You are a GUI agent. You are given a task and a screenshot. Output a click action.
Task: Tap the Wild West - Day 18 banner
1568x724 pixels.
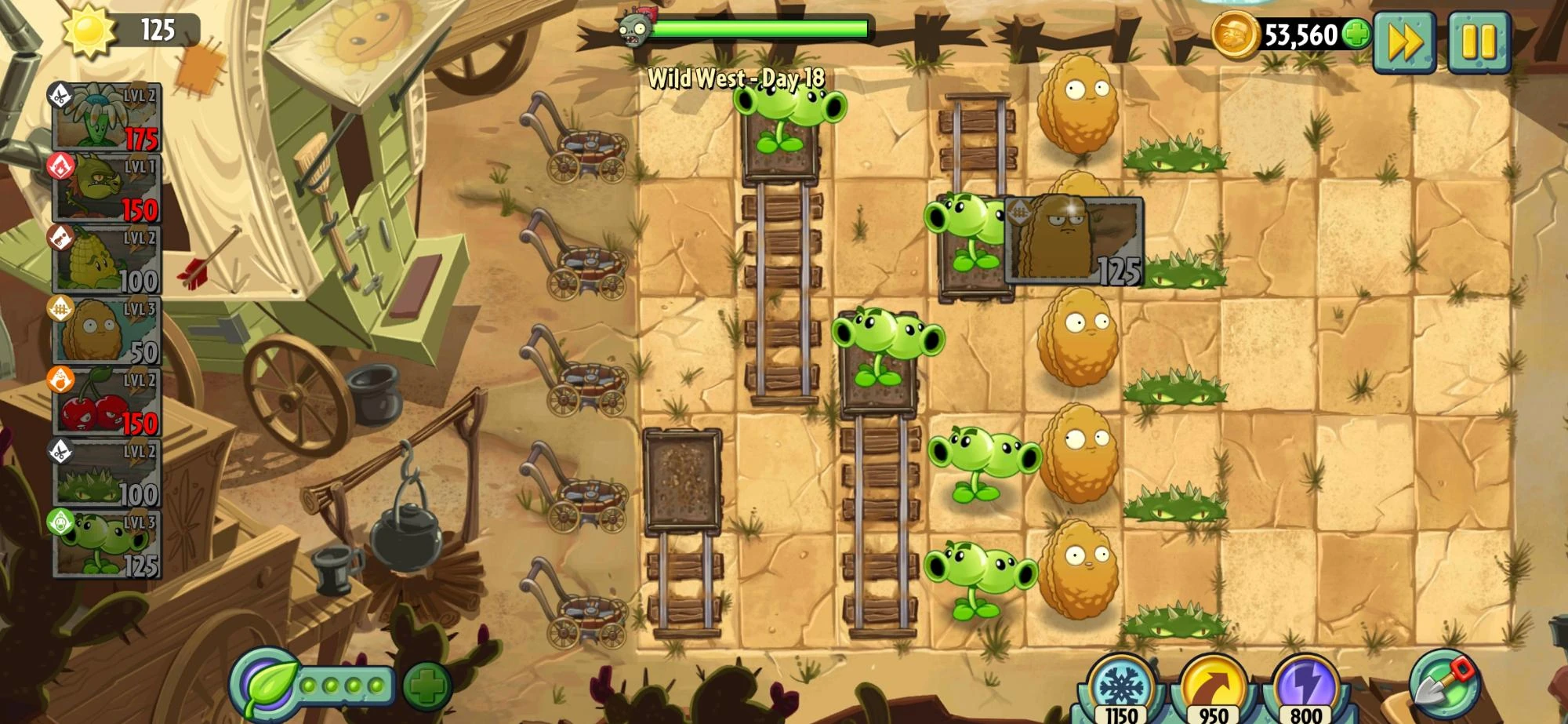737,78
